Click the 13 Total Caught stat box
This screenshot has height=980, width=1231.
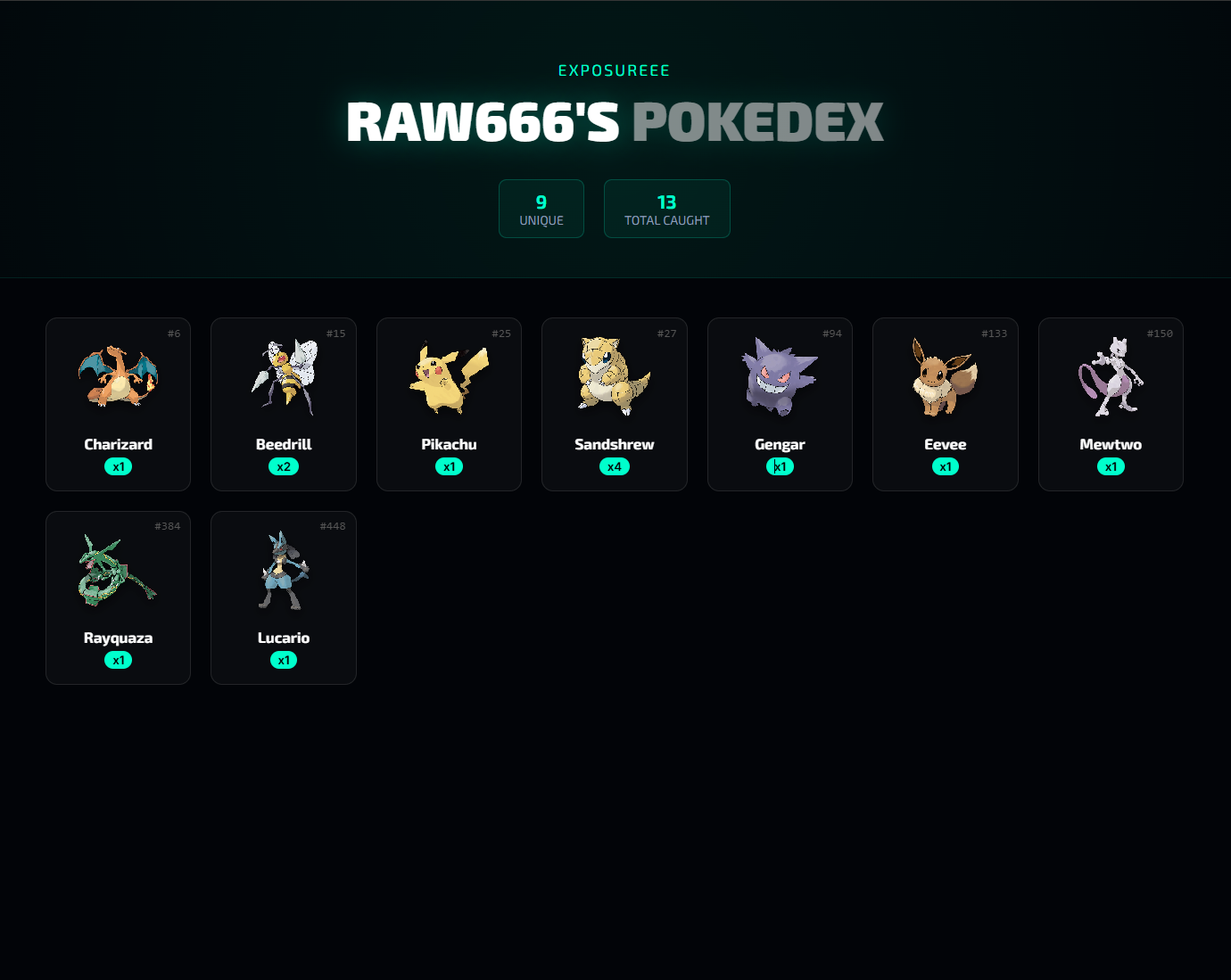pyautogui.click(x=666, y=209)
